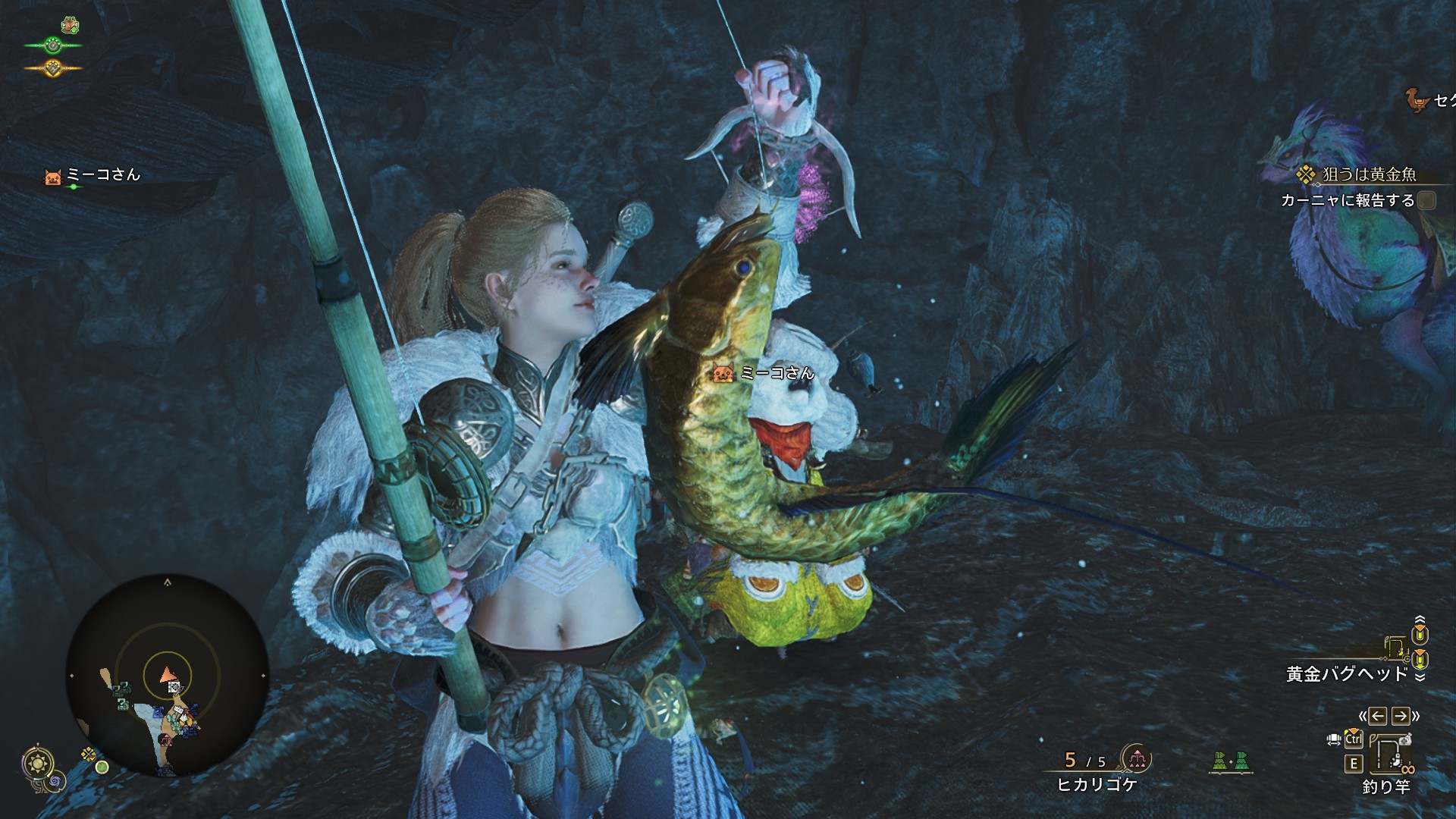Click the sun time-of-day indicator
Screen dimensions: 1456x819
tap(37, 763)
